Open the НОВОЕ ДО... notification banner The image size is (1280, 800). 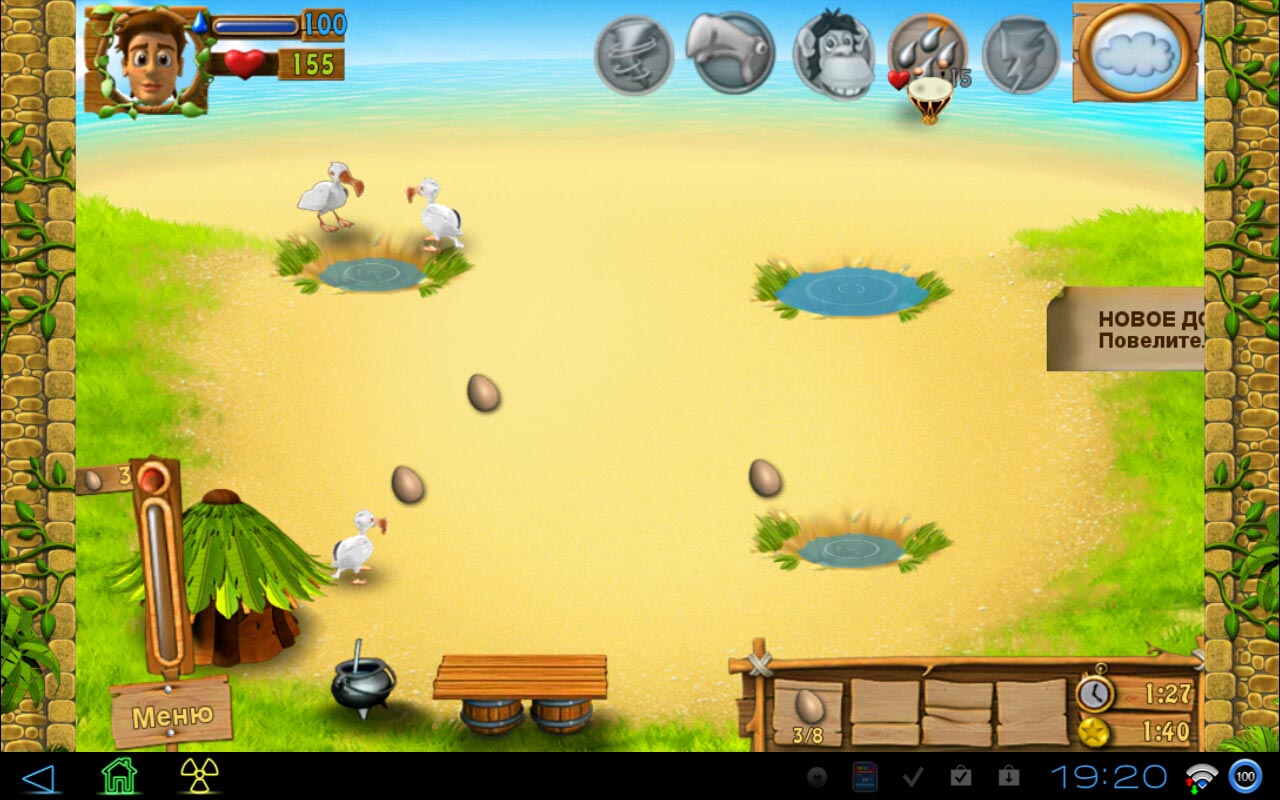(x=1128, y=329)
